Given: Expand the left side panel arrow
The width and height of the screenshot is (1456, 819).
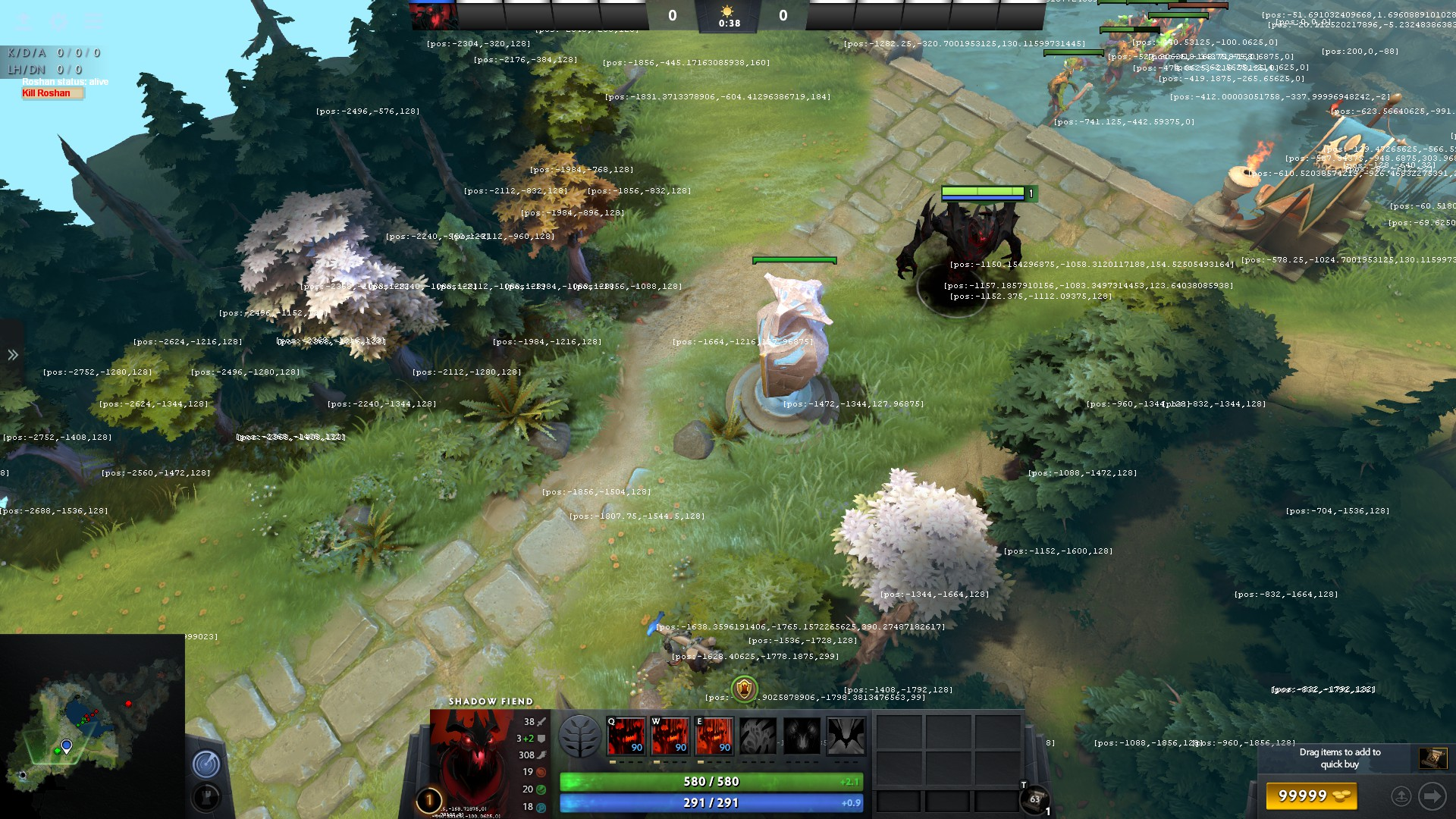Looking at the screenshot, I should (13, 355).
